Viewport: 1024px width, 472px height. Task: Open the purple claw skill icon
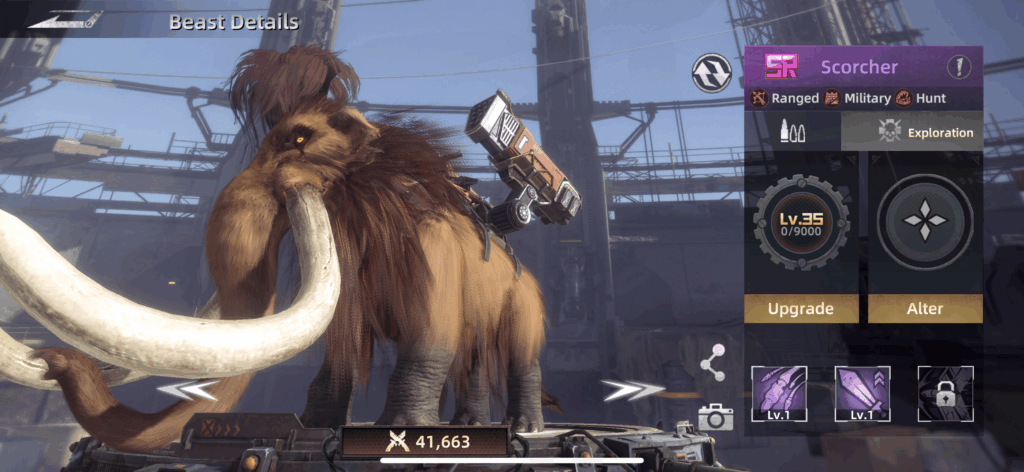point(780,394)
